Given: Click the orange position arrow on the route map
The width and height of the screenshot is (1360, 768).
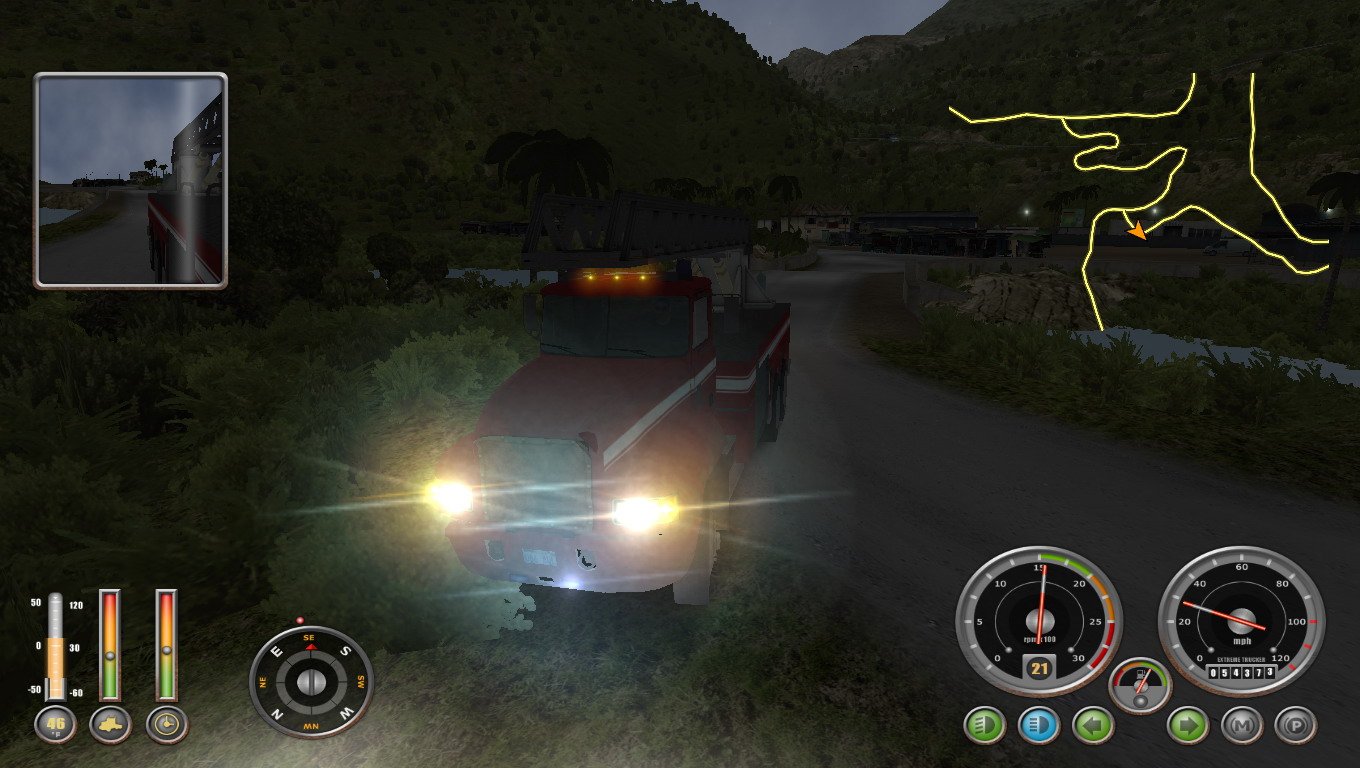Looking at the screenshot, I should [1137, 231].
